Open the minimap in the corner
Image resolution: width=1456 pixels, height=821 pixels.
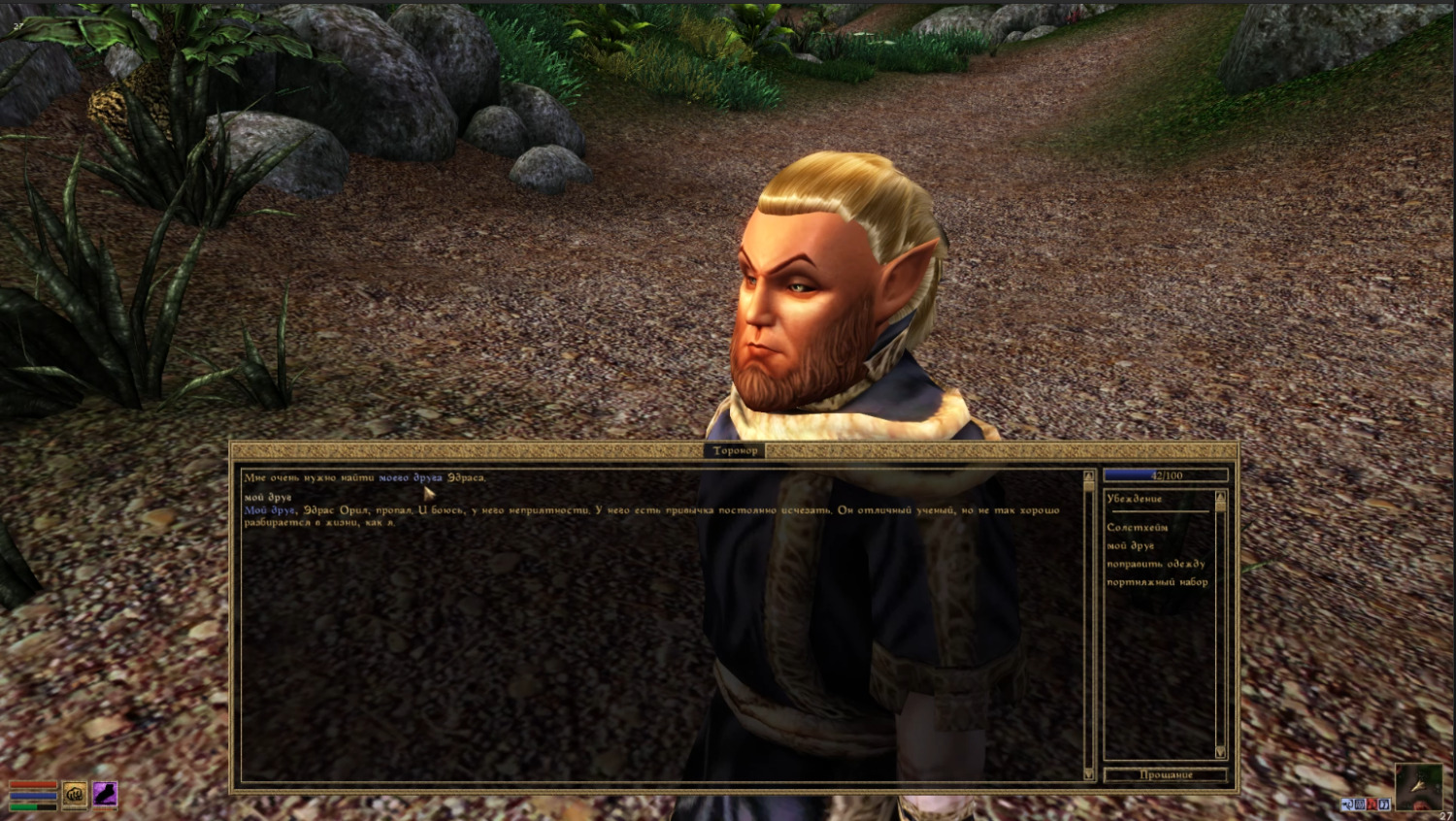pos(1417,786)
